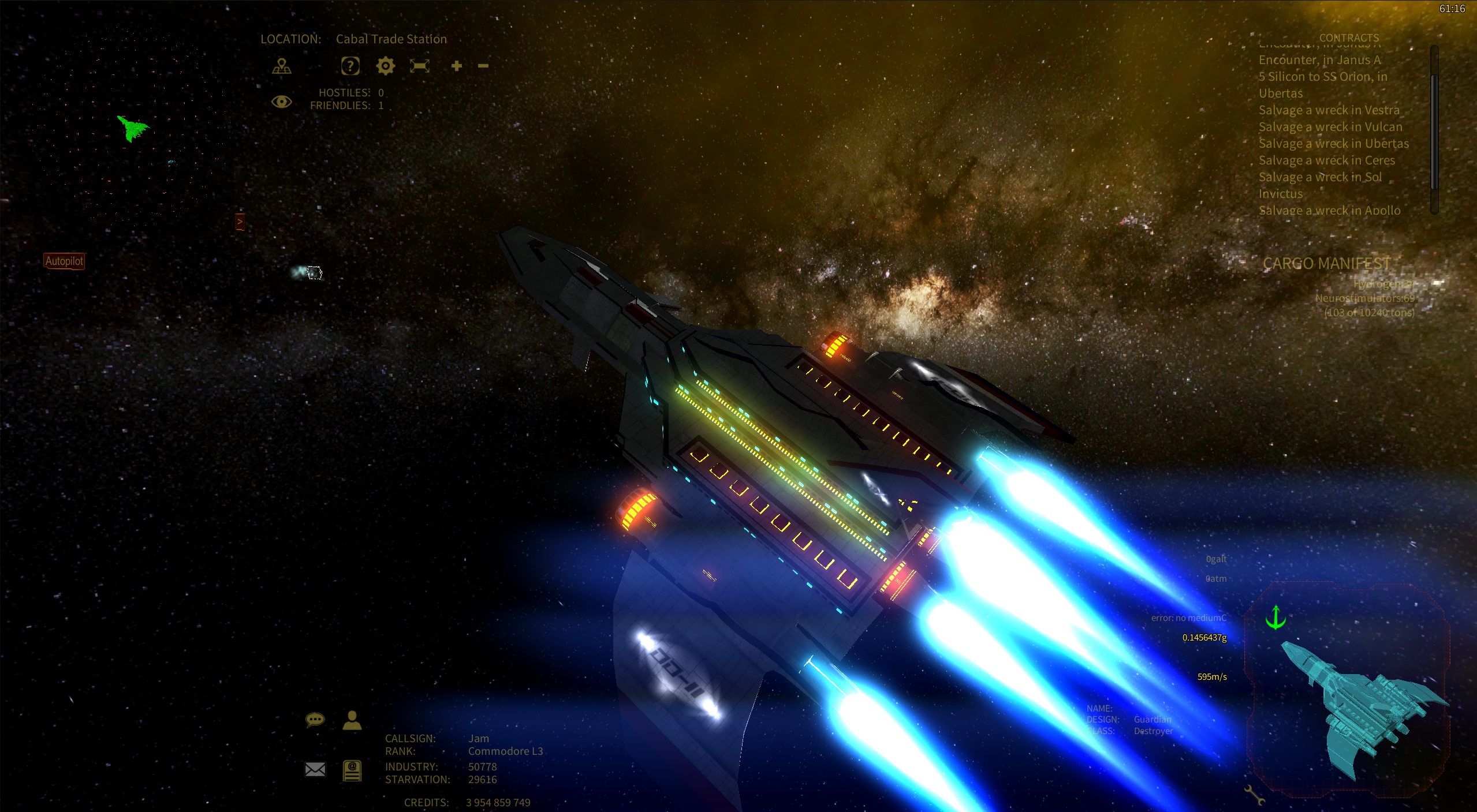Choose the Salvage a wreck in Ceres contract
The image size is (1477, 812).
click(x=1327, y=160)
